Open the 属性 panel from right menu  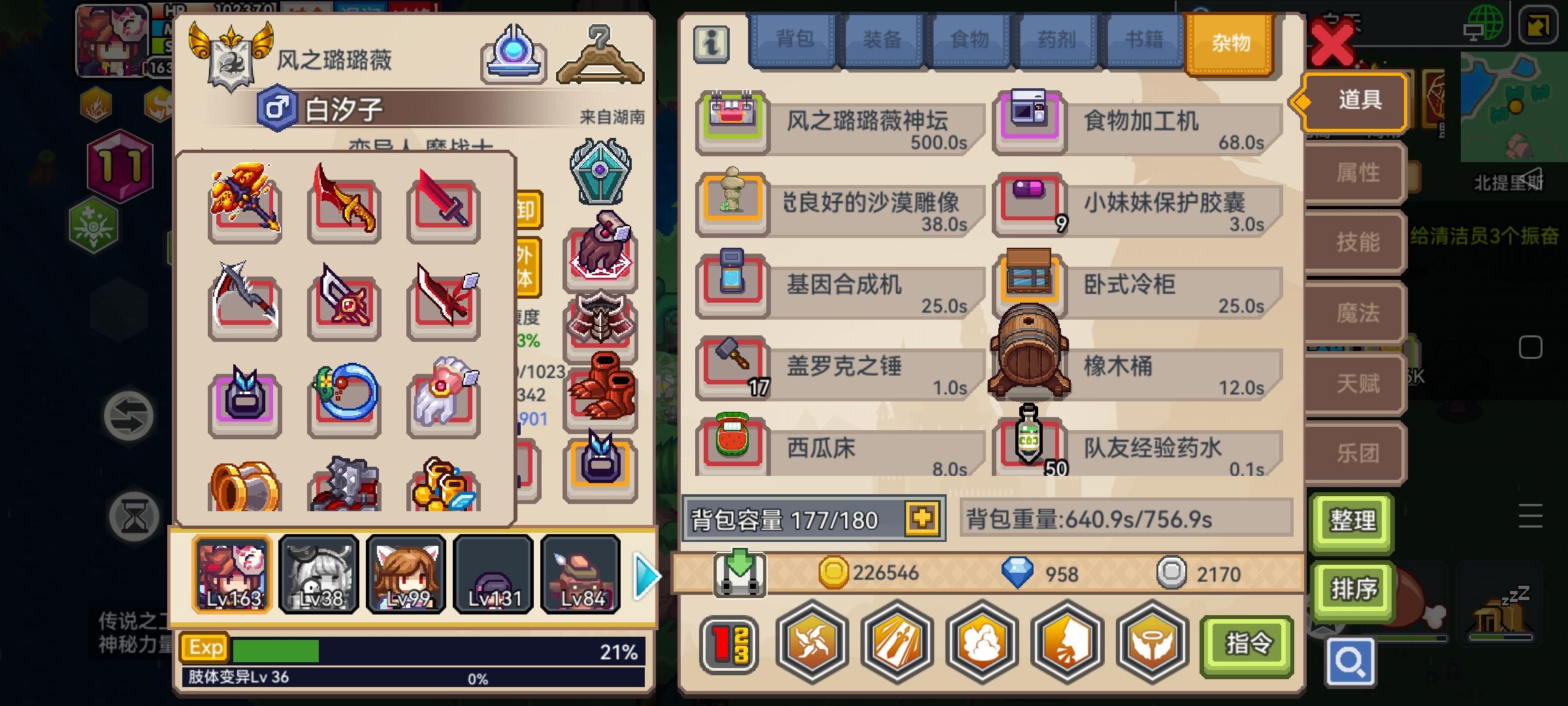click(1354, 173)
